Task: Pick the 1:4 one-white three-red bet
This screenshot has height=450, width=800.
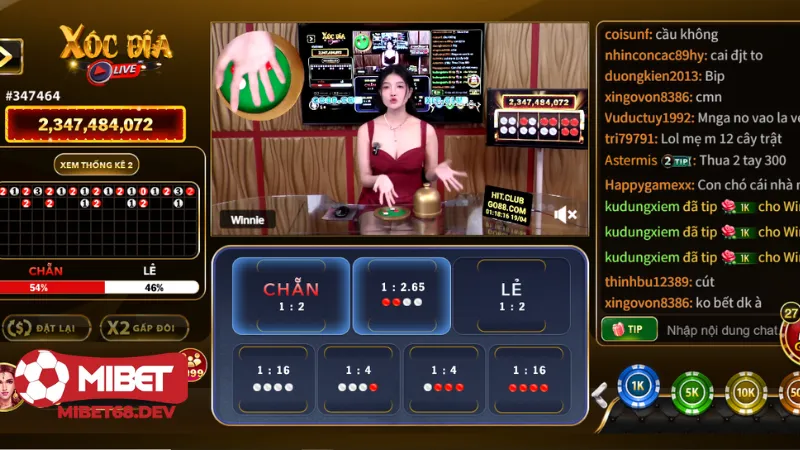Action: (x=443, y=378)
